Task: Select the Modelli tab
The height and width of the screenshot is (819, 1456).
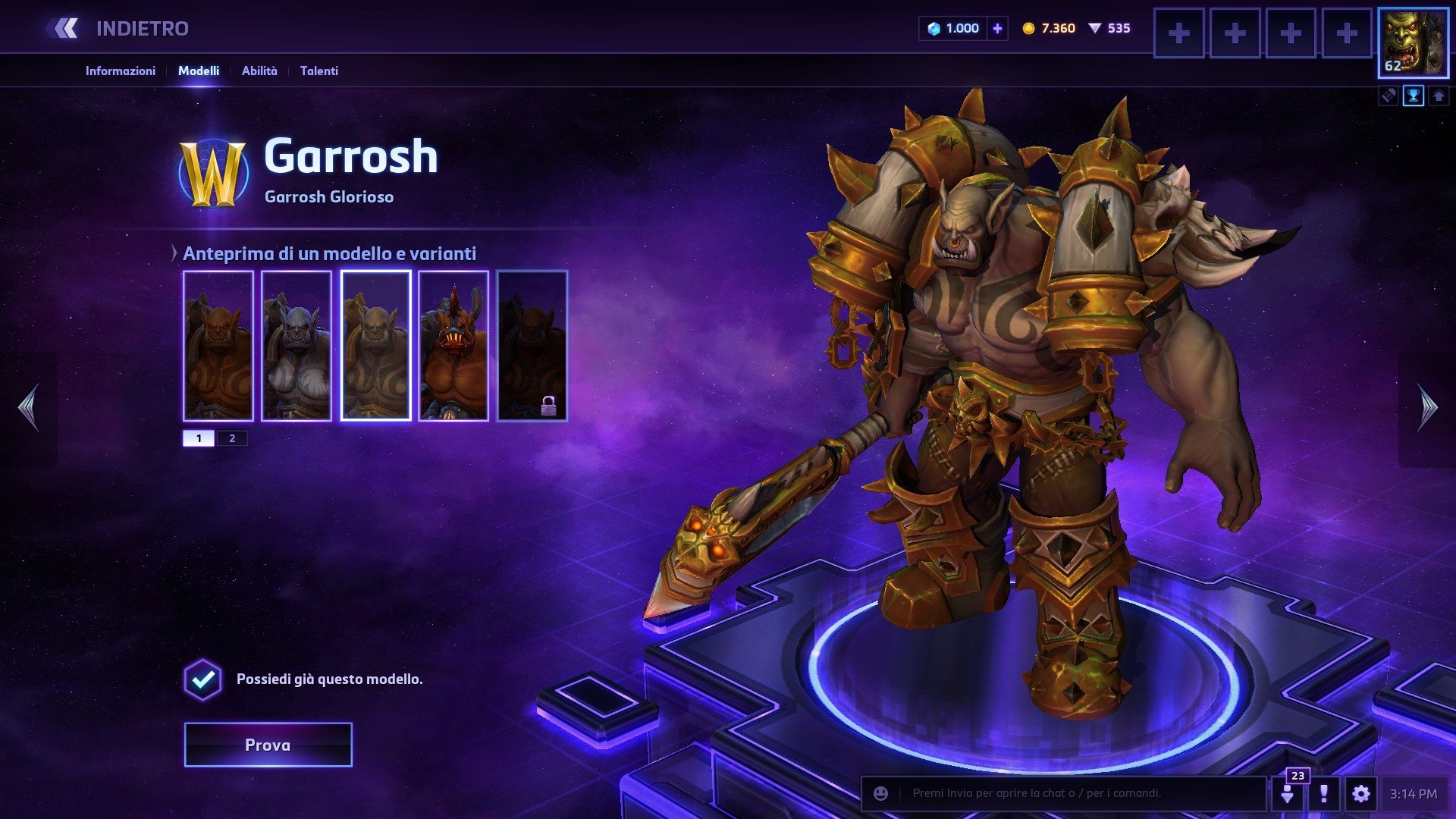Action: (x=199, y=71)
